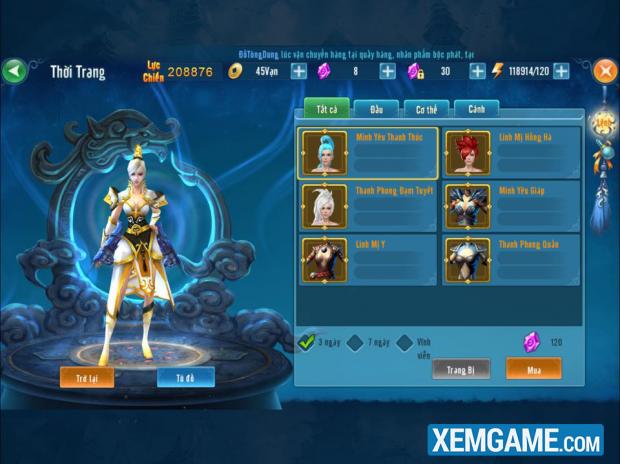
Task: Choose the Linh Mị Hồng Hà red hair
Action: click(510, 152)
